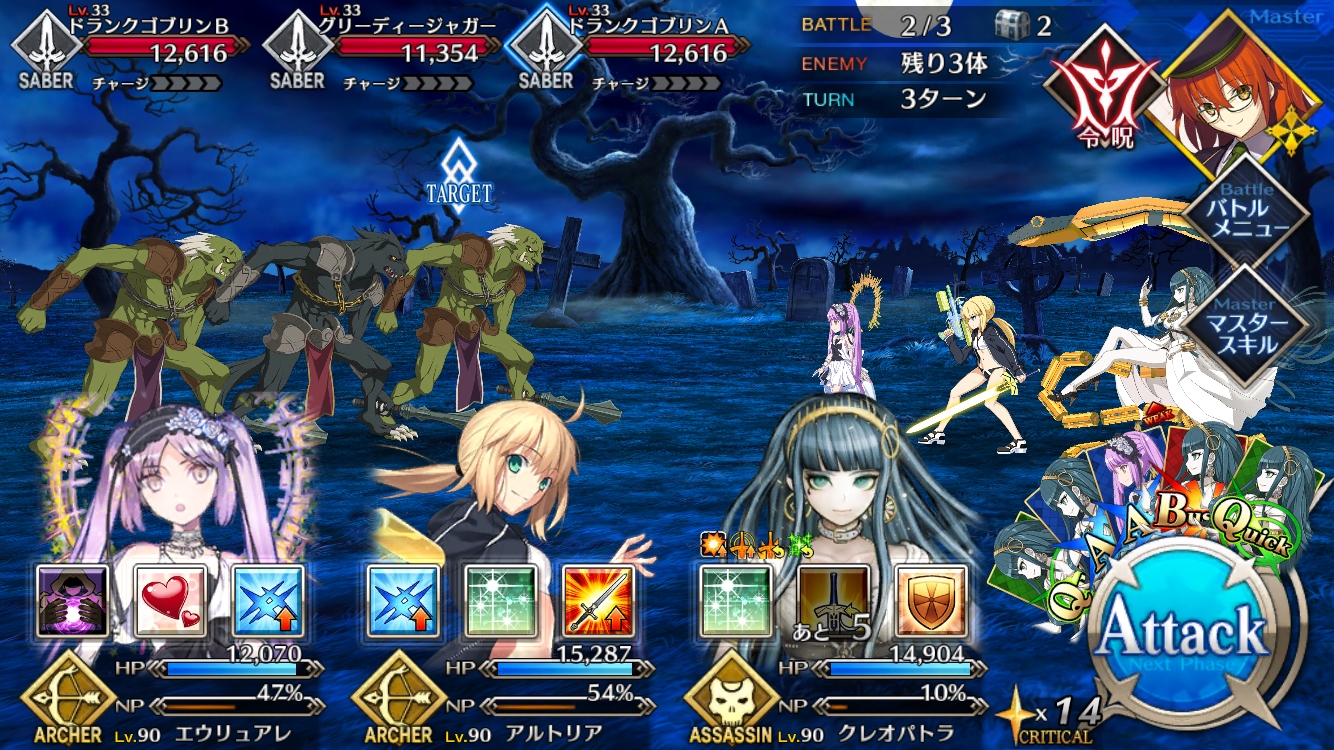
Task: Activate Euryale's blue arrows buff skill
Action: pos(268,601)
